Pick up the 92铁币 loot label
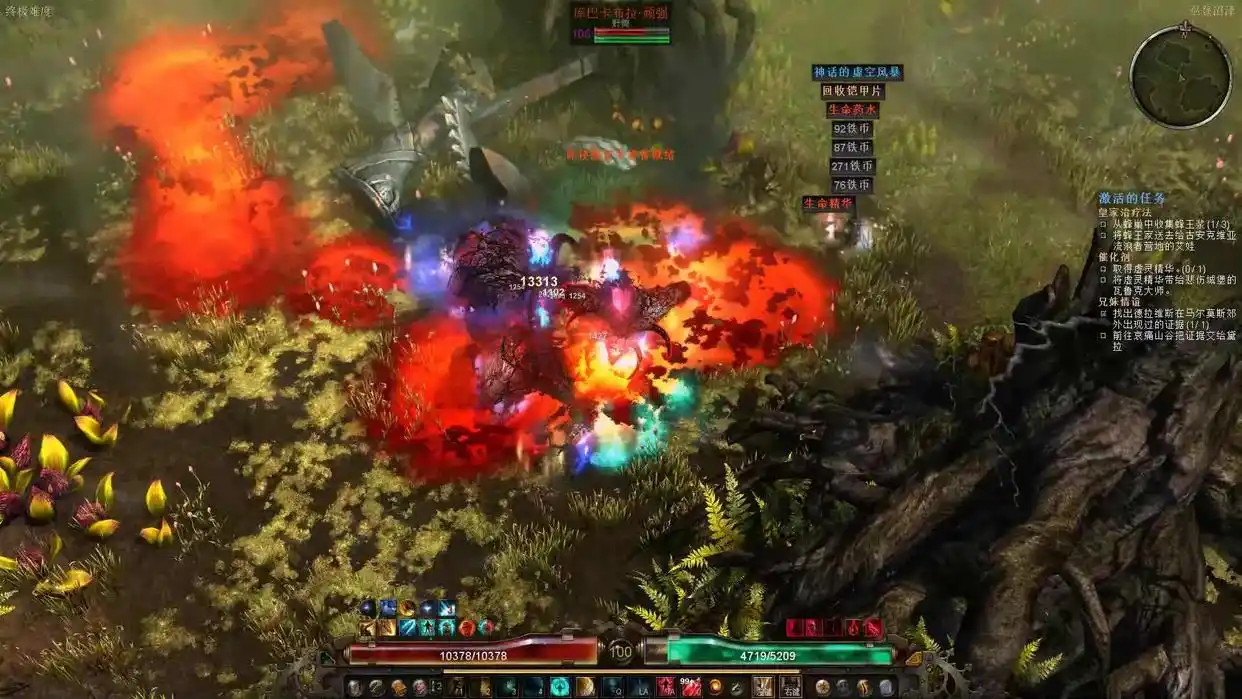Viewport: 1242px width, 699px height. click(x=852, y=129)
